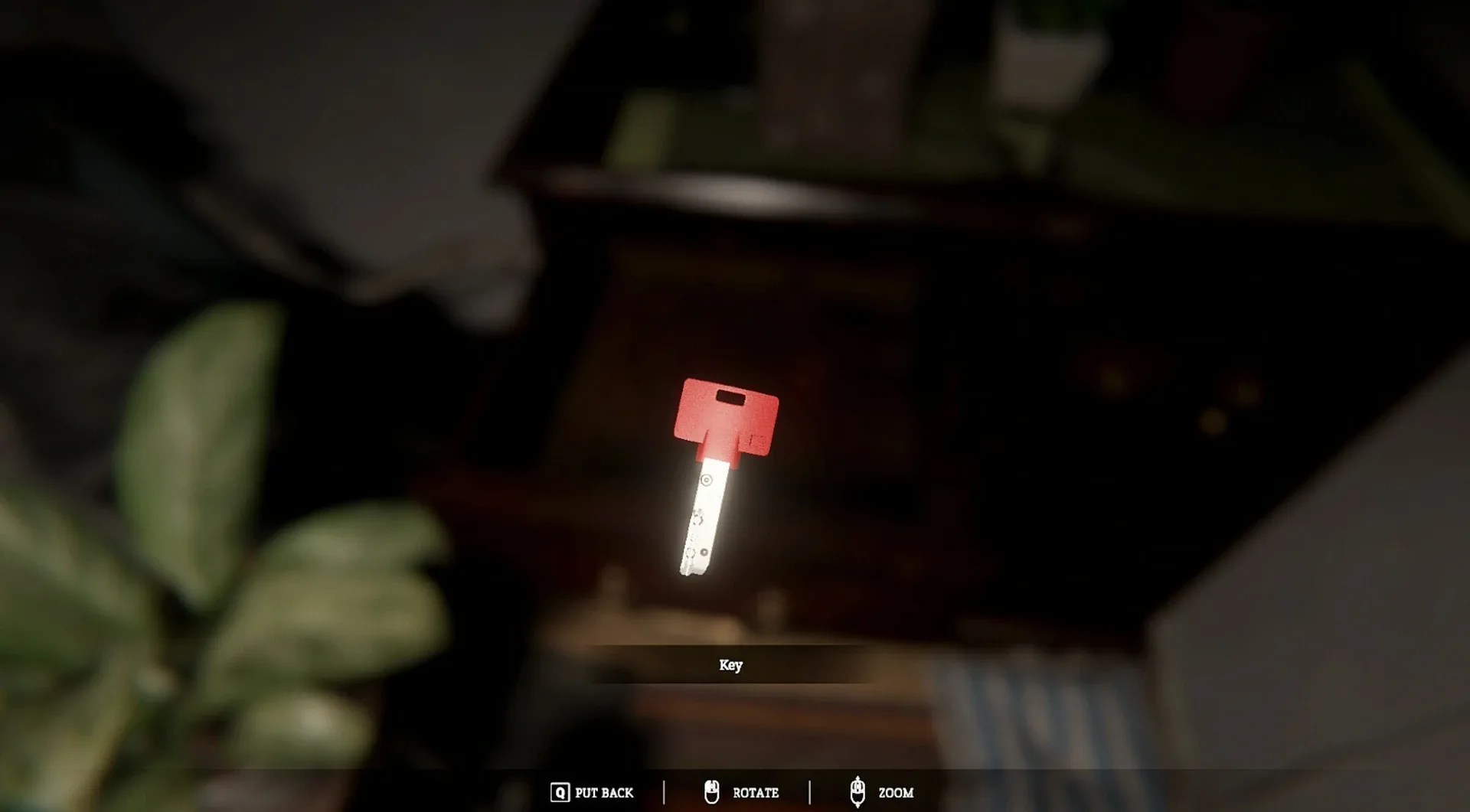Click the down arrow on the ZOOM mouse icon
This screenshot has height=812, width=1470.
coord(857,806)
